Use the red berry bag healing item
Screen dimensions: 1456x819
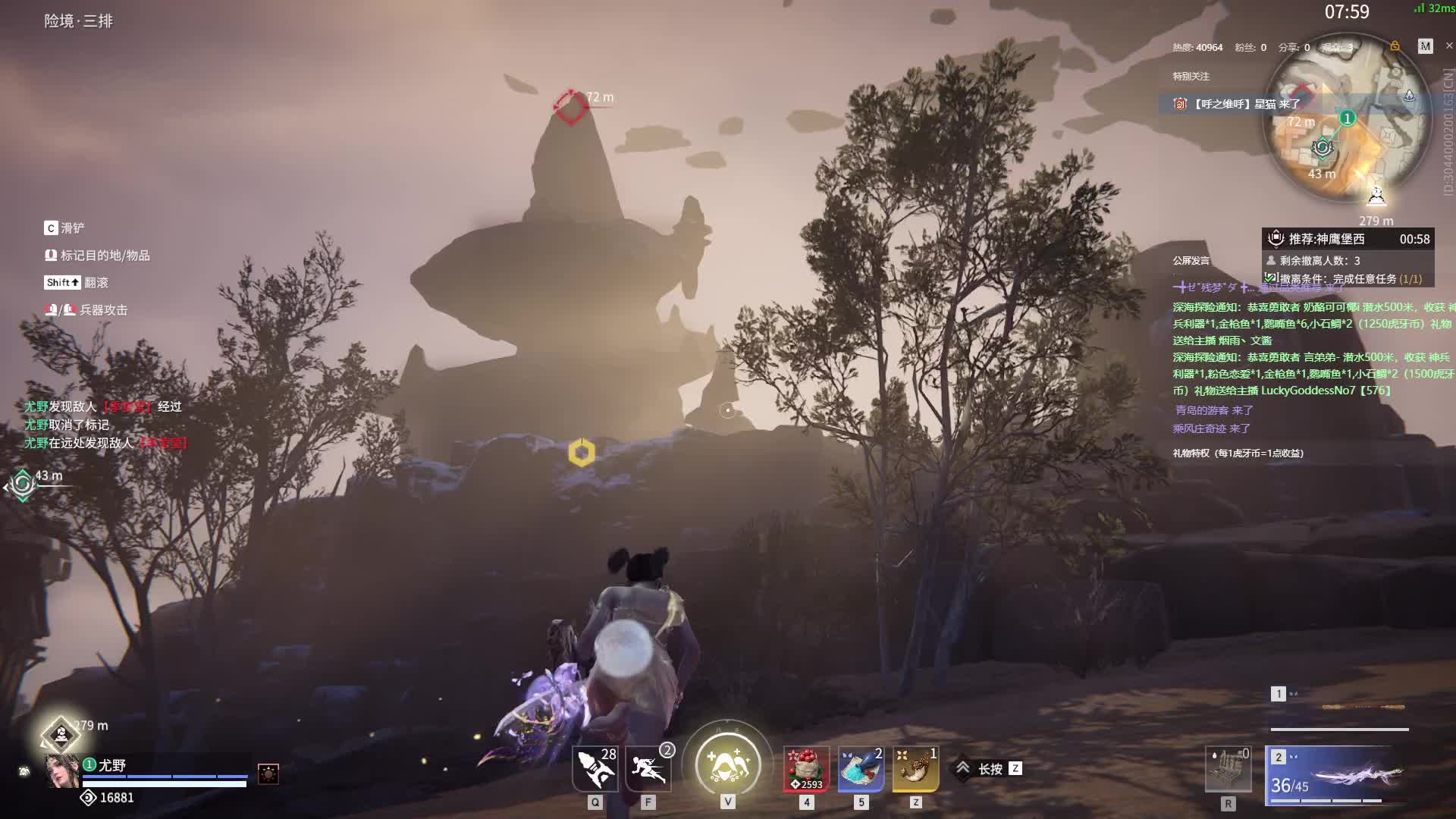pyautogui.click(x=806, y=769)
